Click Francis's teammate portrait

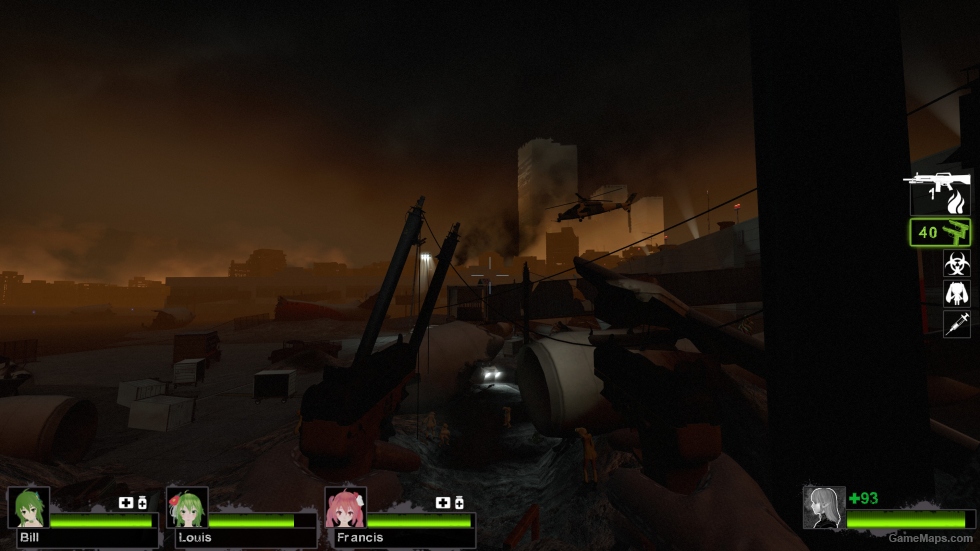(x=345, y=507)
